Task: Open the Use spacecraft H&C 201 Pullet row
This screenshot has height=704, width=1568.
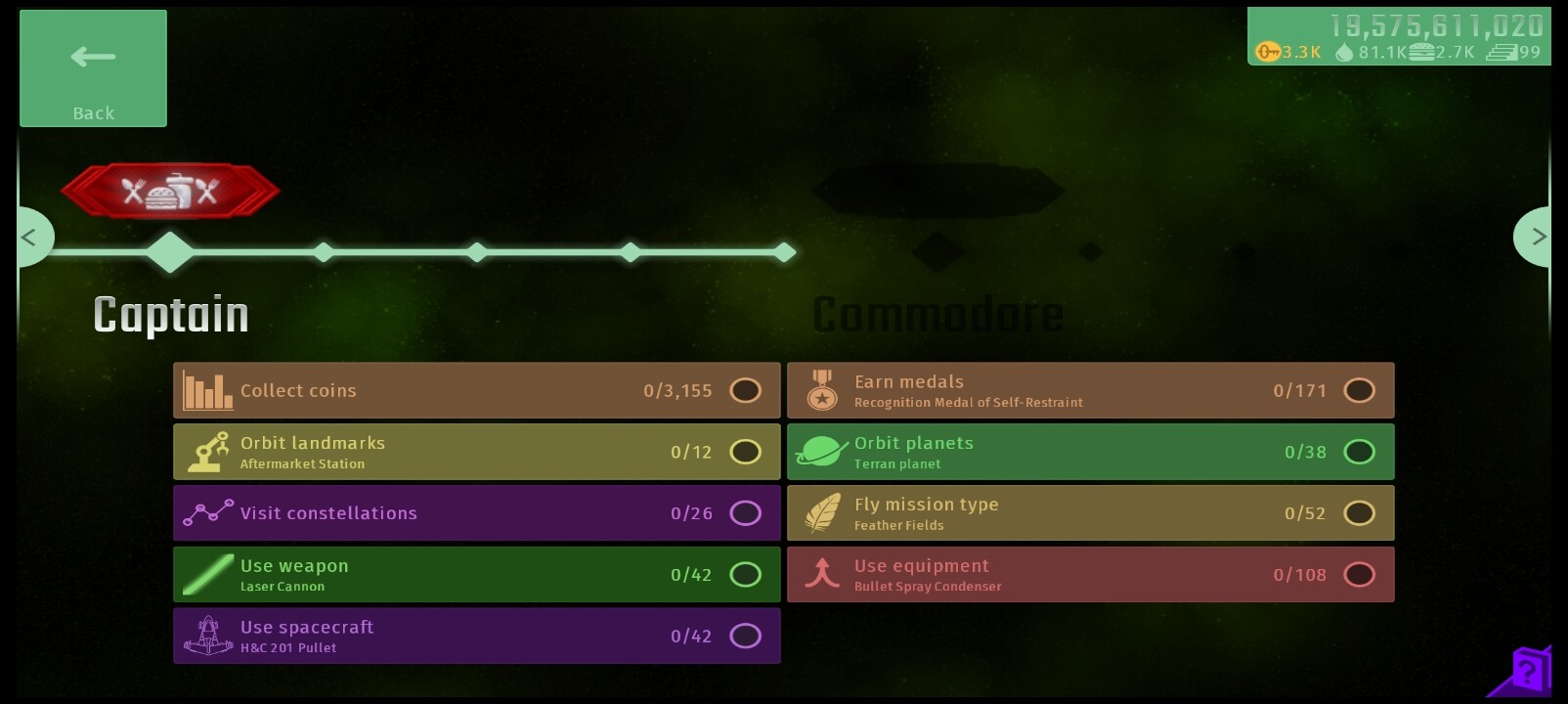Action: [476, 636]
